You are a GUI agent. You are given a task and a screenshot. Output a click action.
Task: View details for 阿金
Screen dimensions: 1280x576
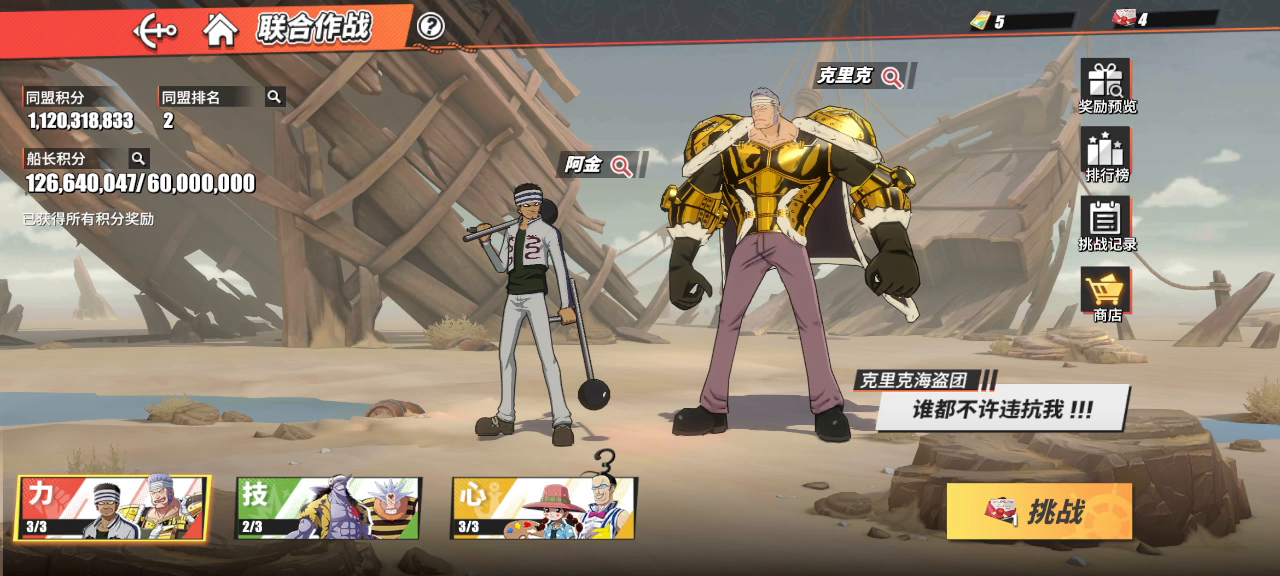(x=621, y=166)
